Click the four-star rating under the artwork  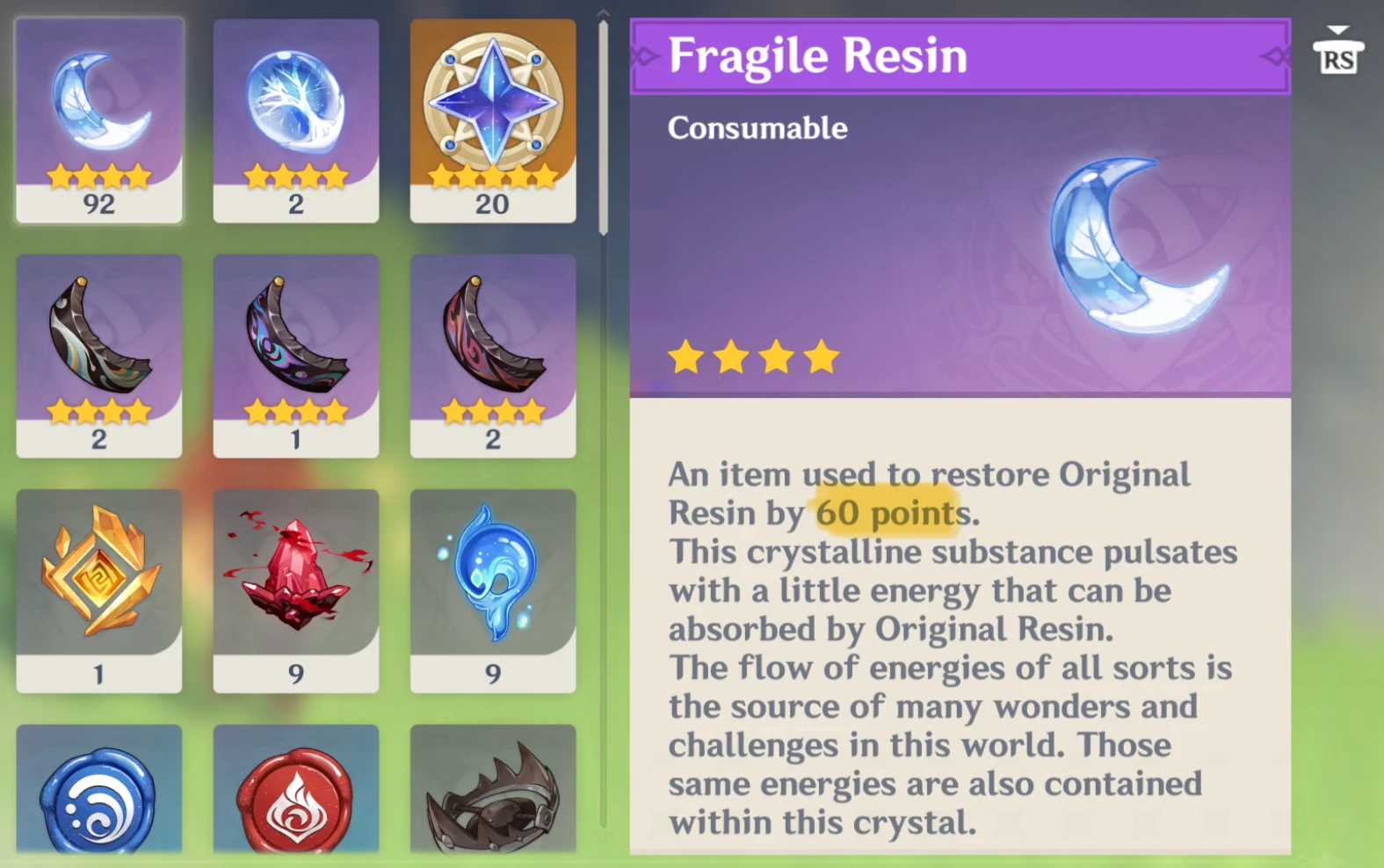pyautogui.click(x=751, y=356)
